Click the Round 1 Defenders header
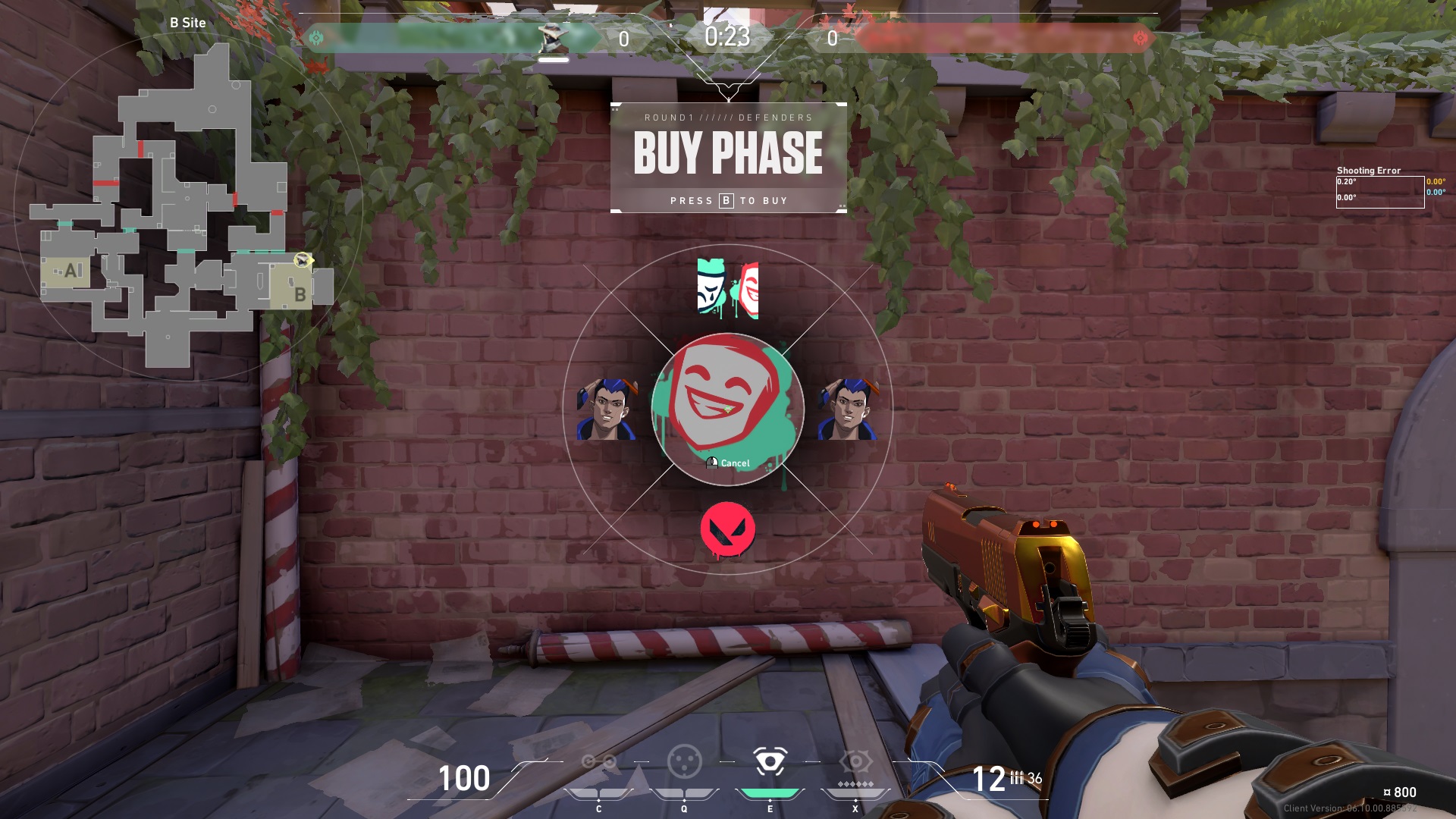This screenshot has width=1456, height=819. 728,118
